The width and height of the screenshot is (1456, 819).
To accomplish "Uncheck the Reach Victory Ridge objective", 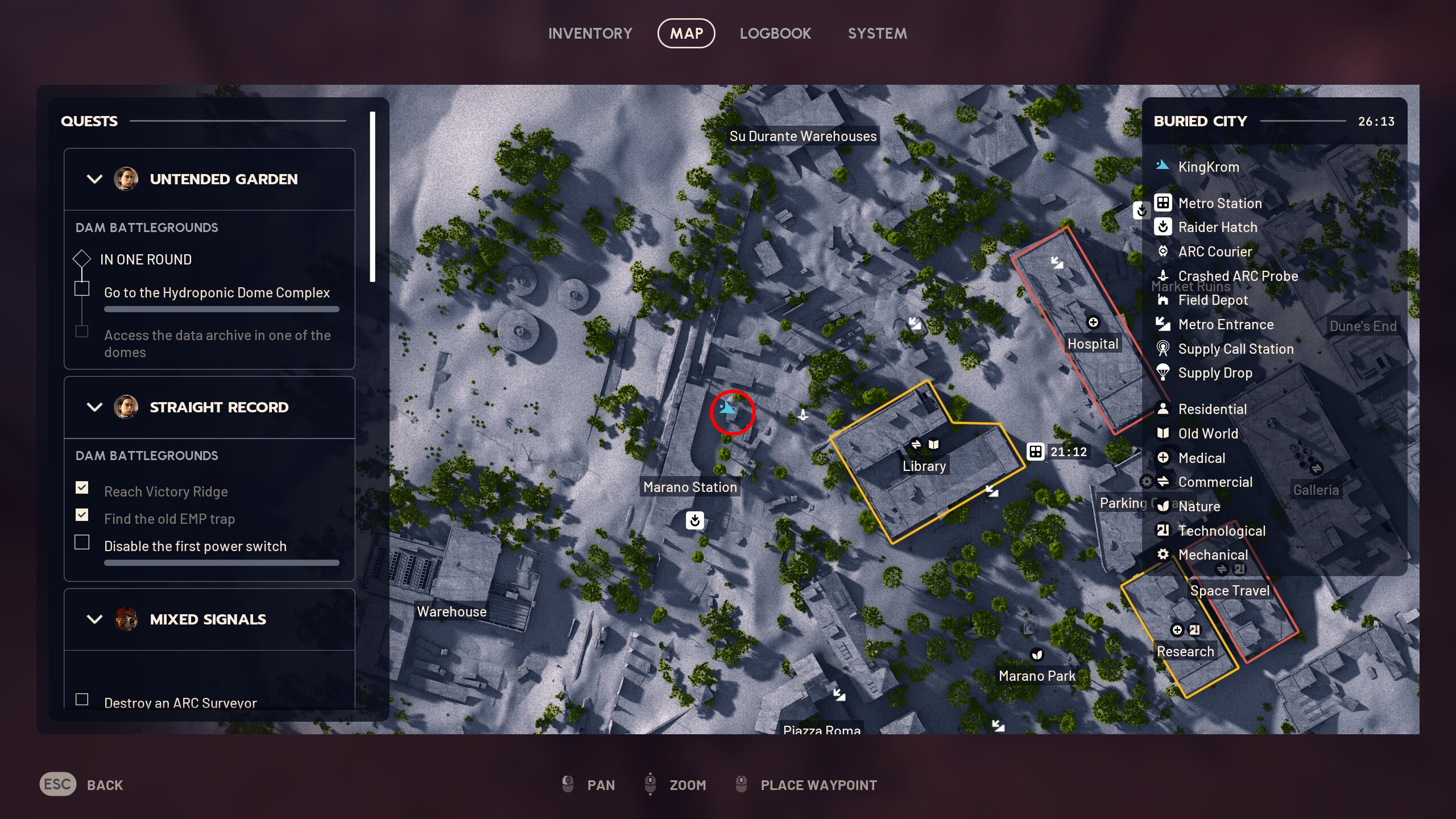I will (x=82, y=487).
